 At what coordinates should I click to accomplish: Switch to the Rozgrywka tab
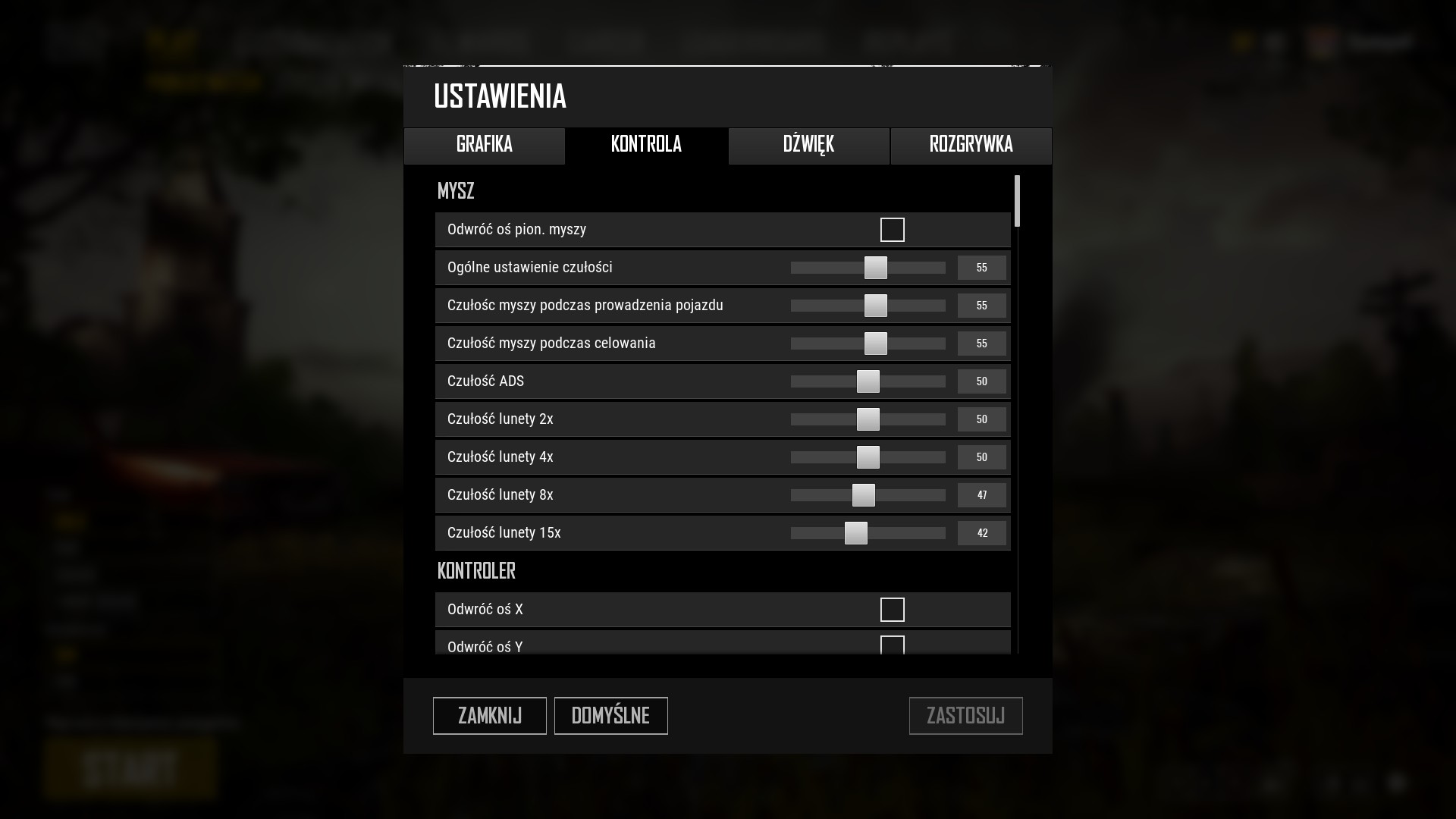(x=971, y=145)
